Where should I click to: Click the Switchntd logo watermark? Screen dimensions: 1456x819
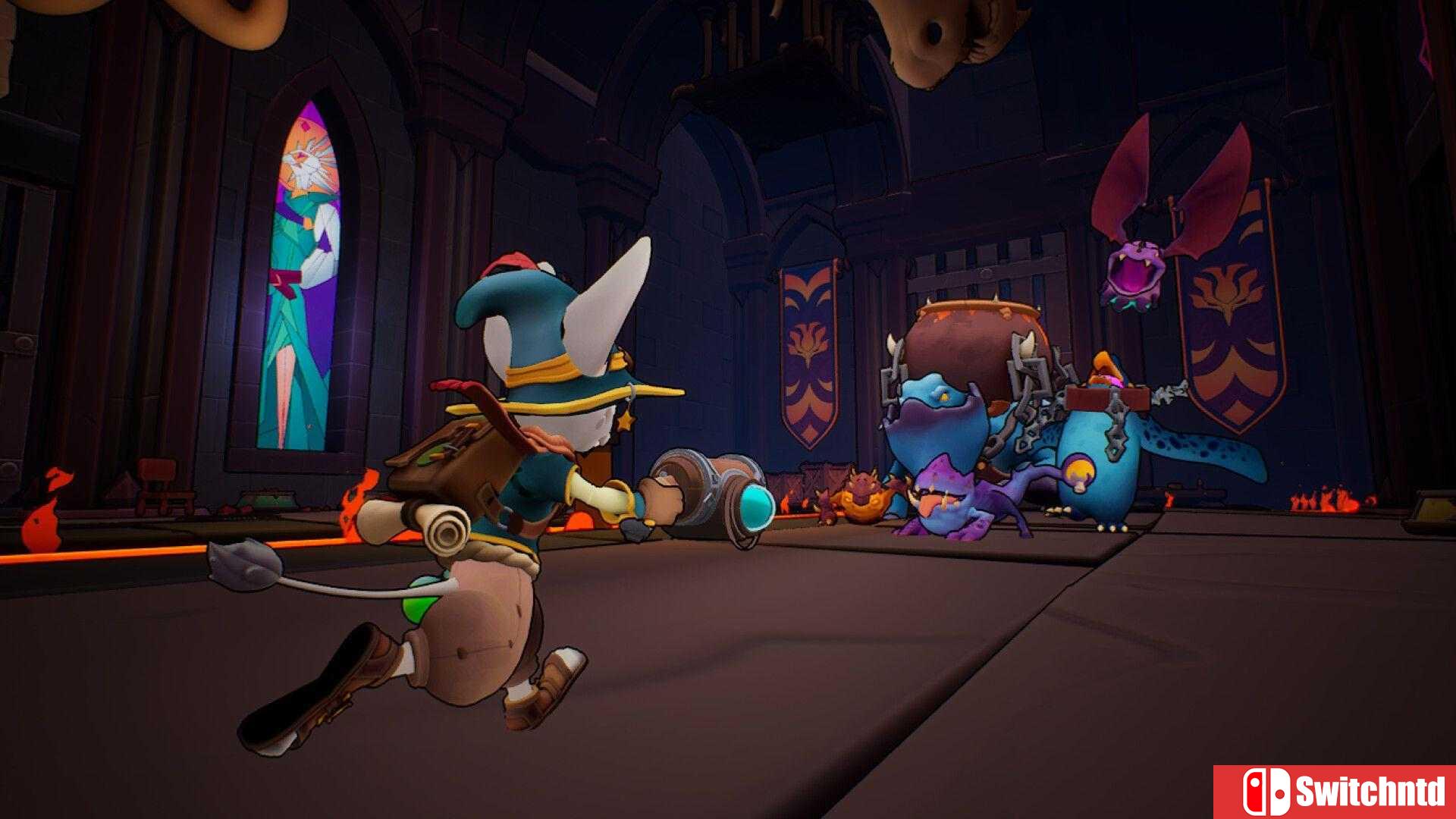pyautogui.click(x=1342, y=792)
